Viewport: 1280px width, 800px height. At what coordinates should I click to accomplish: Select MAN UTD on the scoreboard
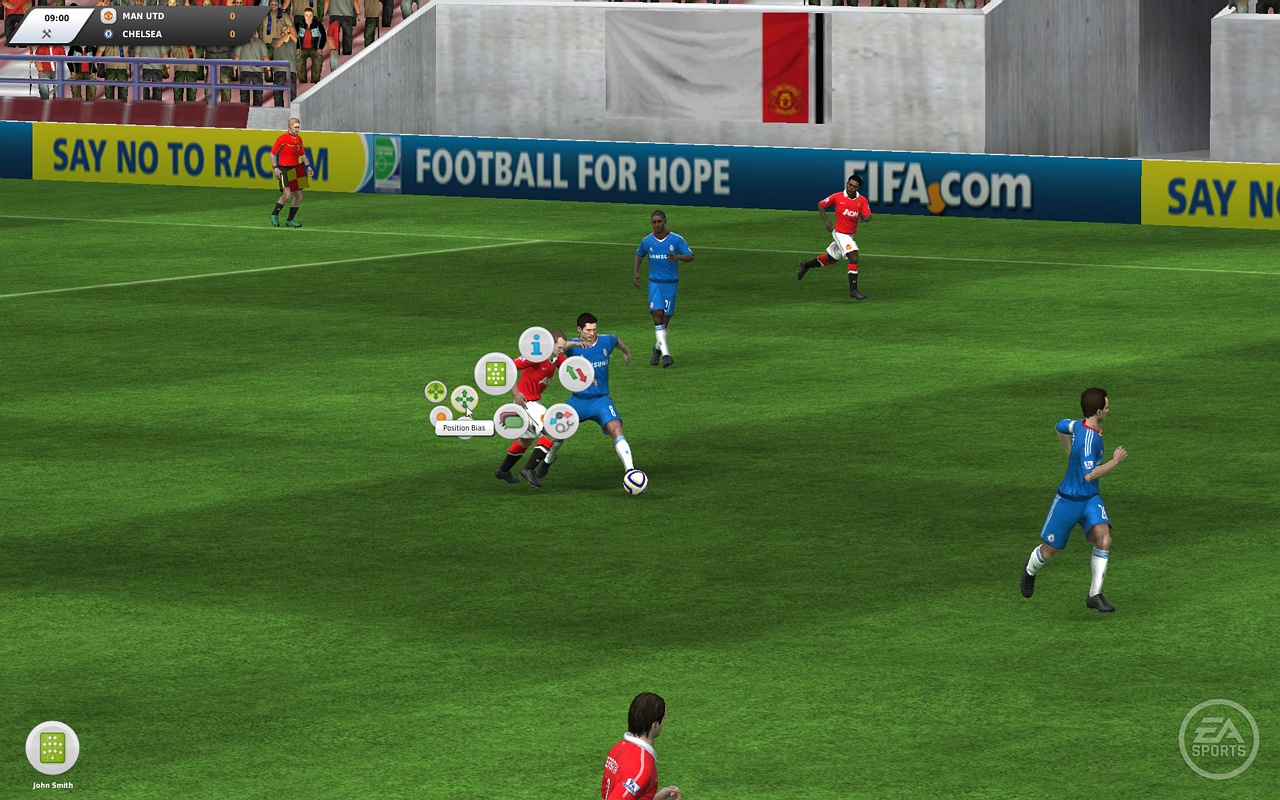[x=143, y=16]
